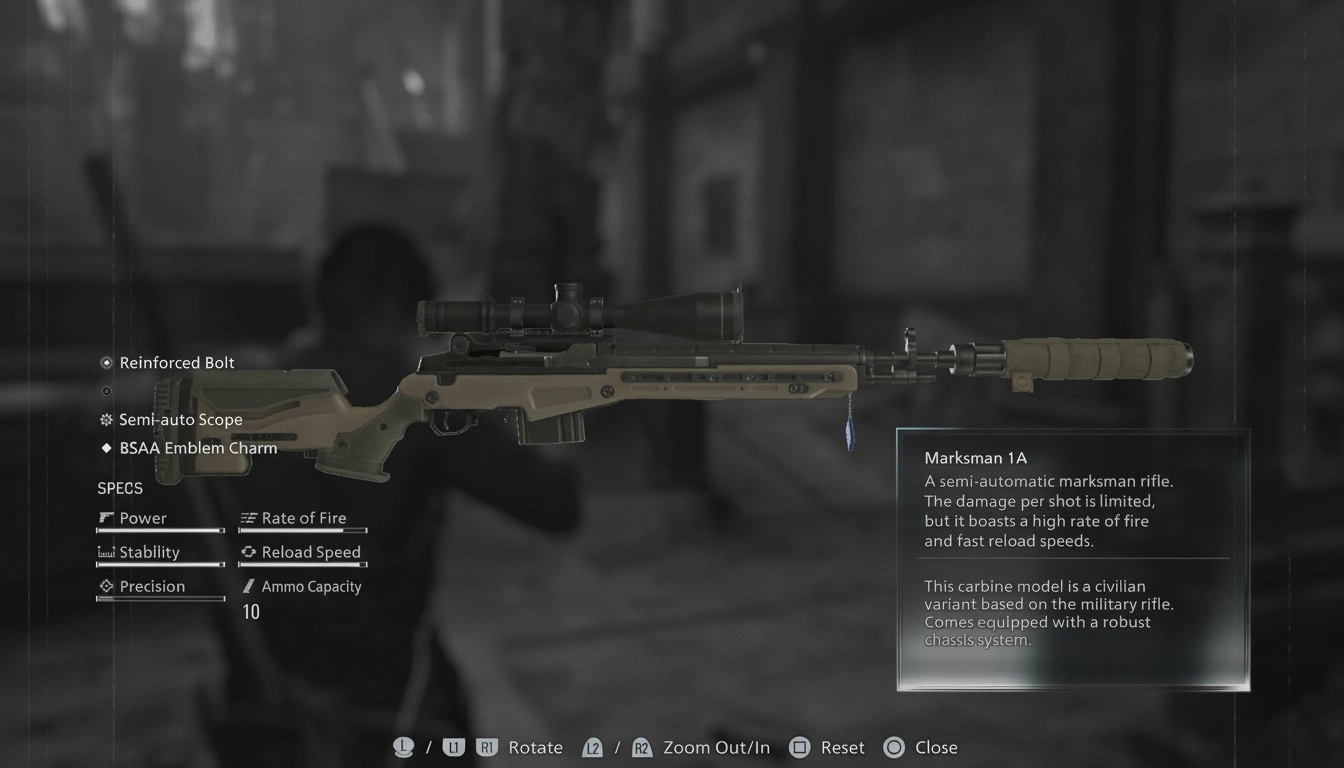Click the Power stat bar

pyautogui.click(x=160, y=531)
